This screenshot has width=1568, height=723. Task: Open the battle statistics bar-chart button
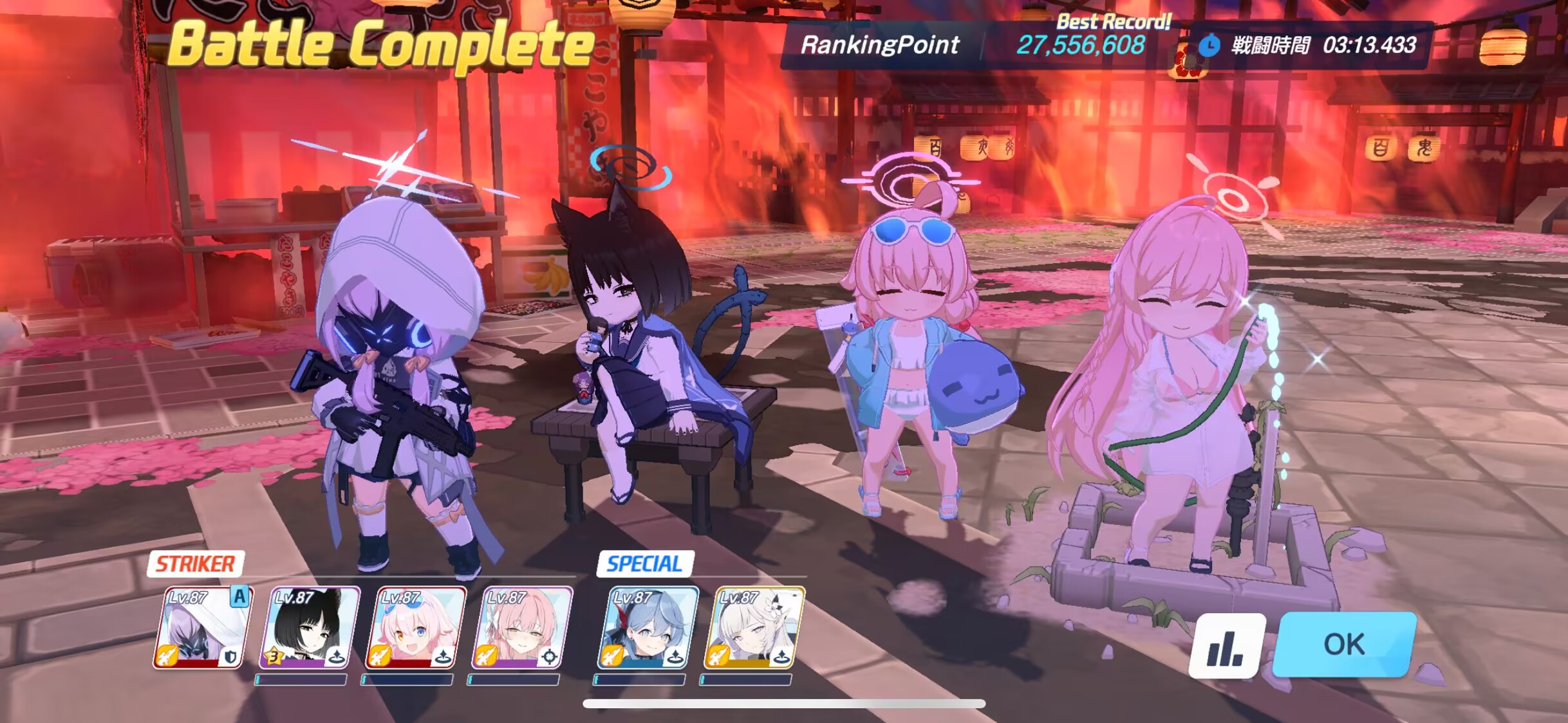[1226, 645]
